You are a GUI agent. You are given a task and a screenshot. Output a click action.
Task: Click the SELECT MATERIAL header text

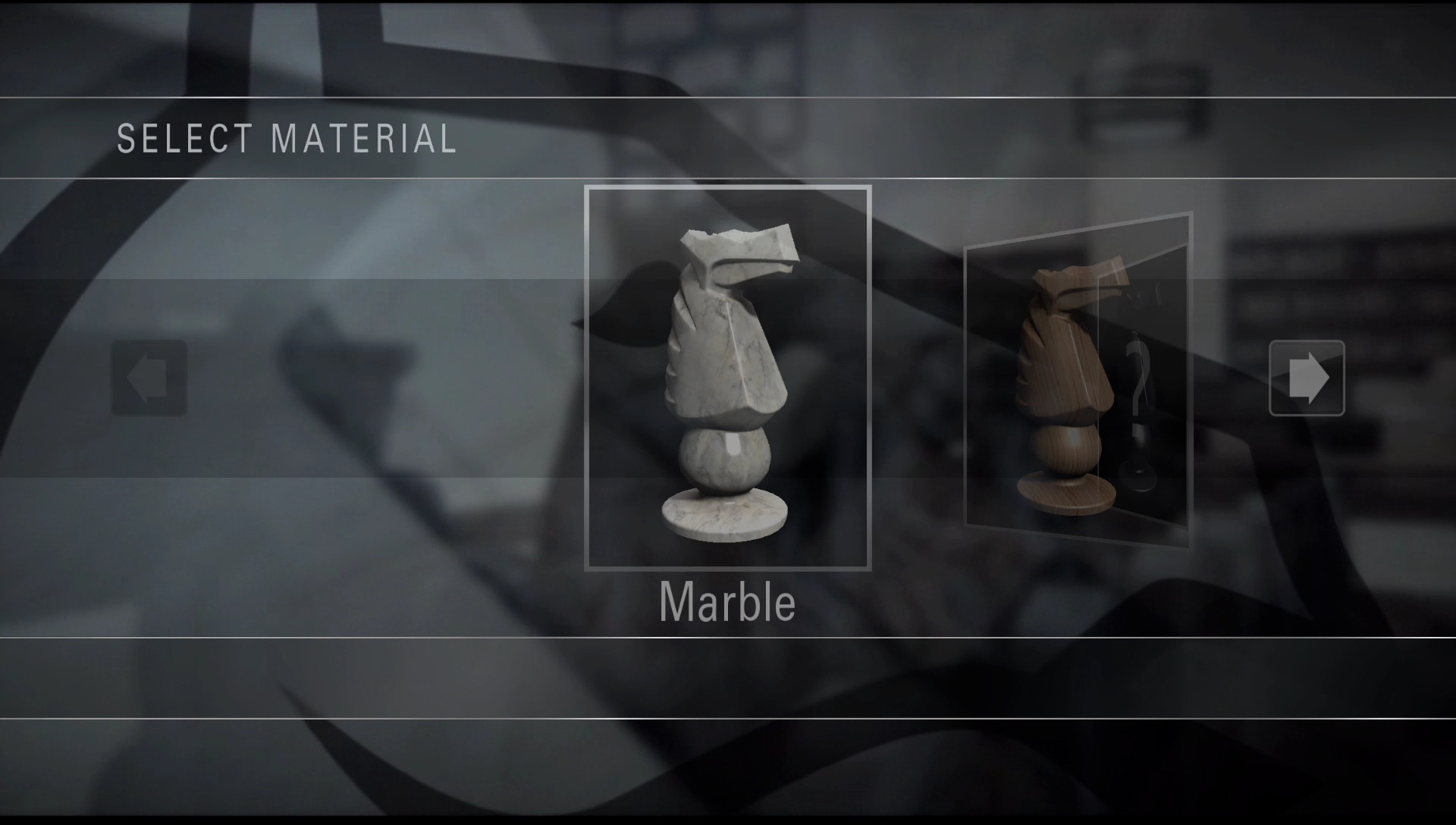point(287,138)
